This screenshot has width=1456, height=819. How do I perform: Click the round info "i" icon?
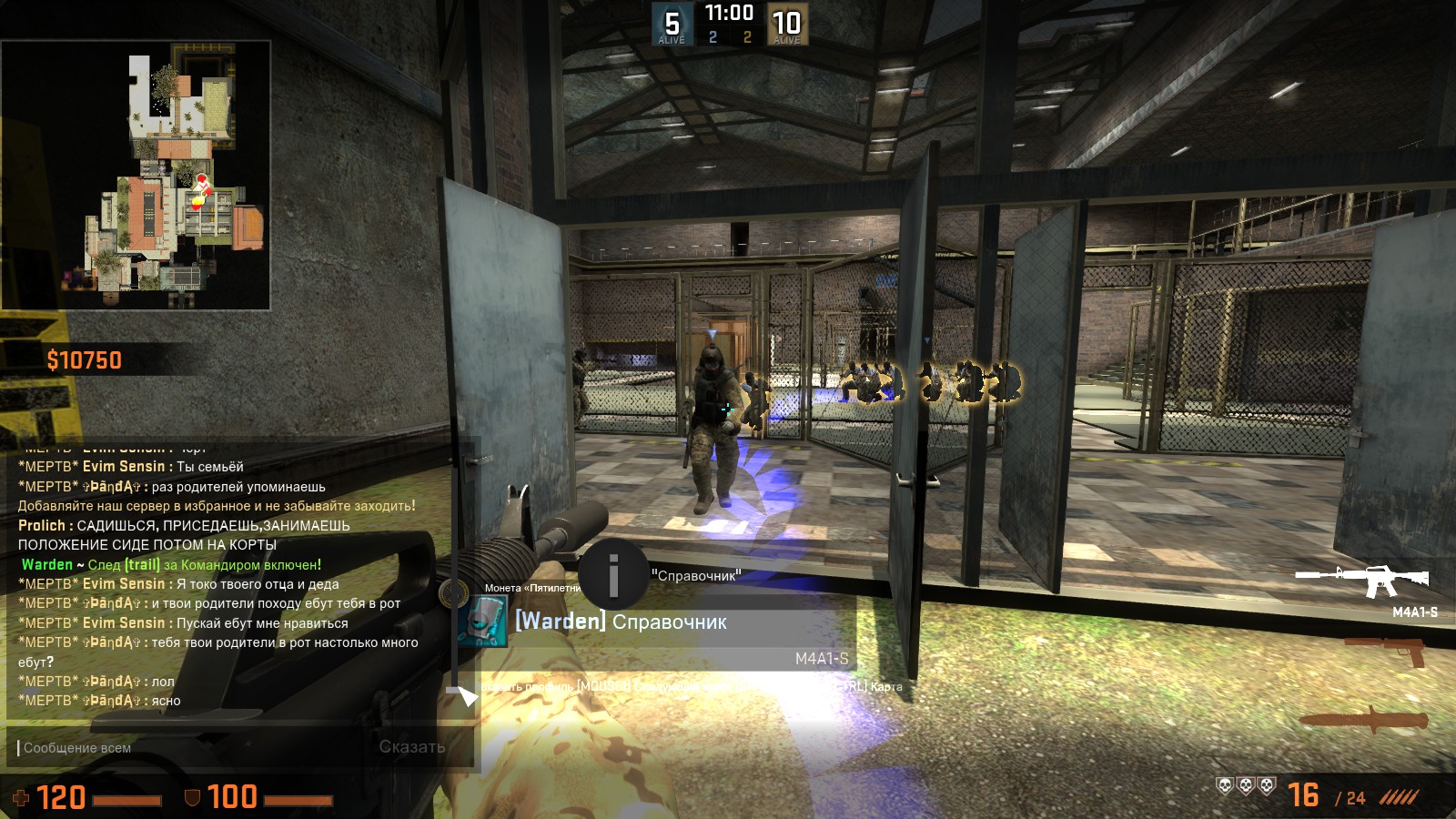click(613, 574)
